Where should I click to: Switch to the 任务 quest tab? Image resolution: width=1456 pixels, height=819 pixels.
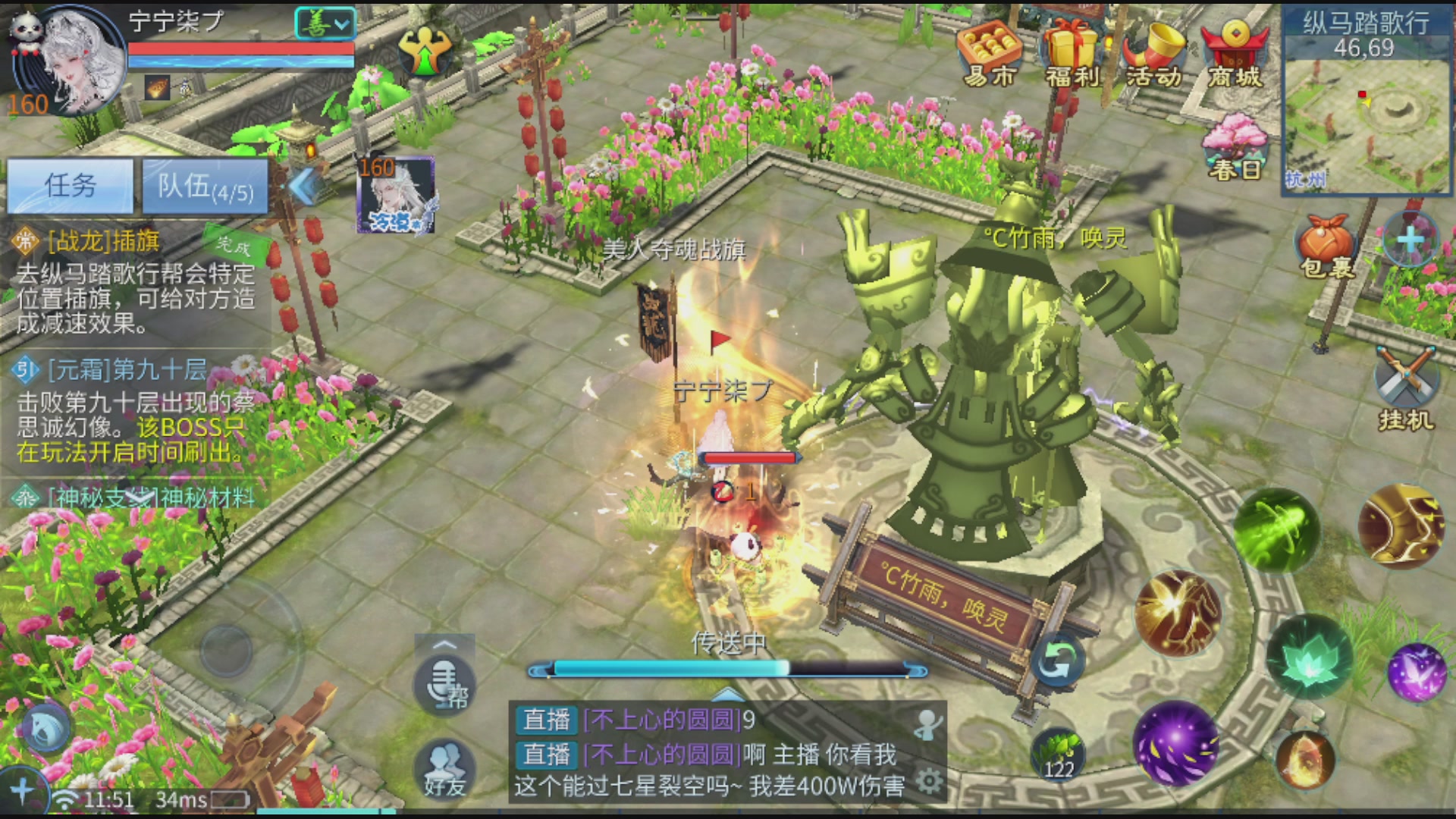click(x=71, y=186)
